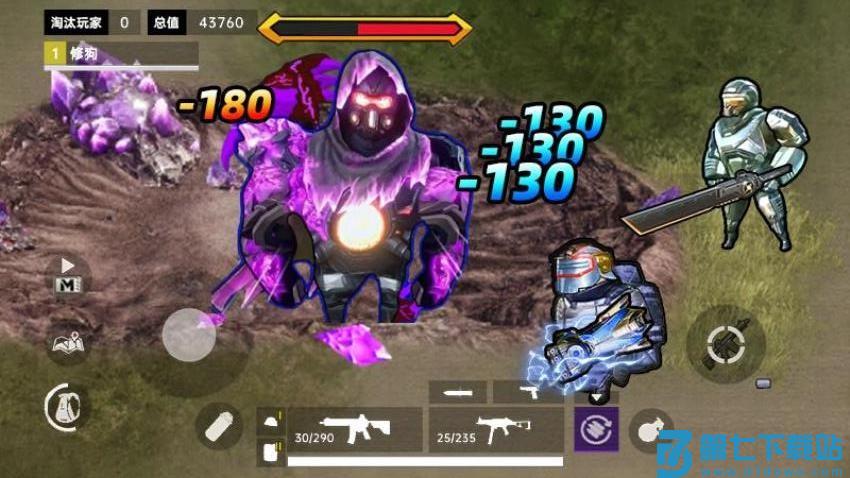Tap the M marker button

68,278
